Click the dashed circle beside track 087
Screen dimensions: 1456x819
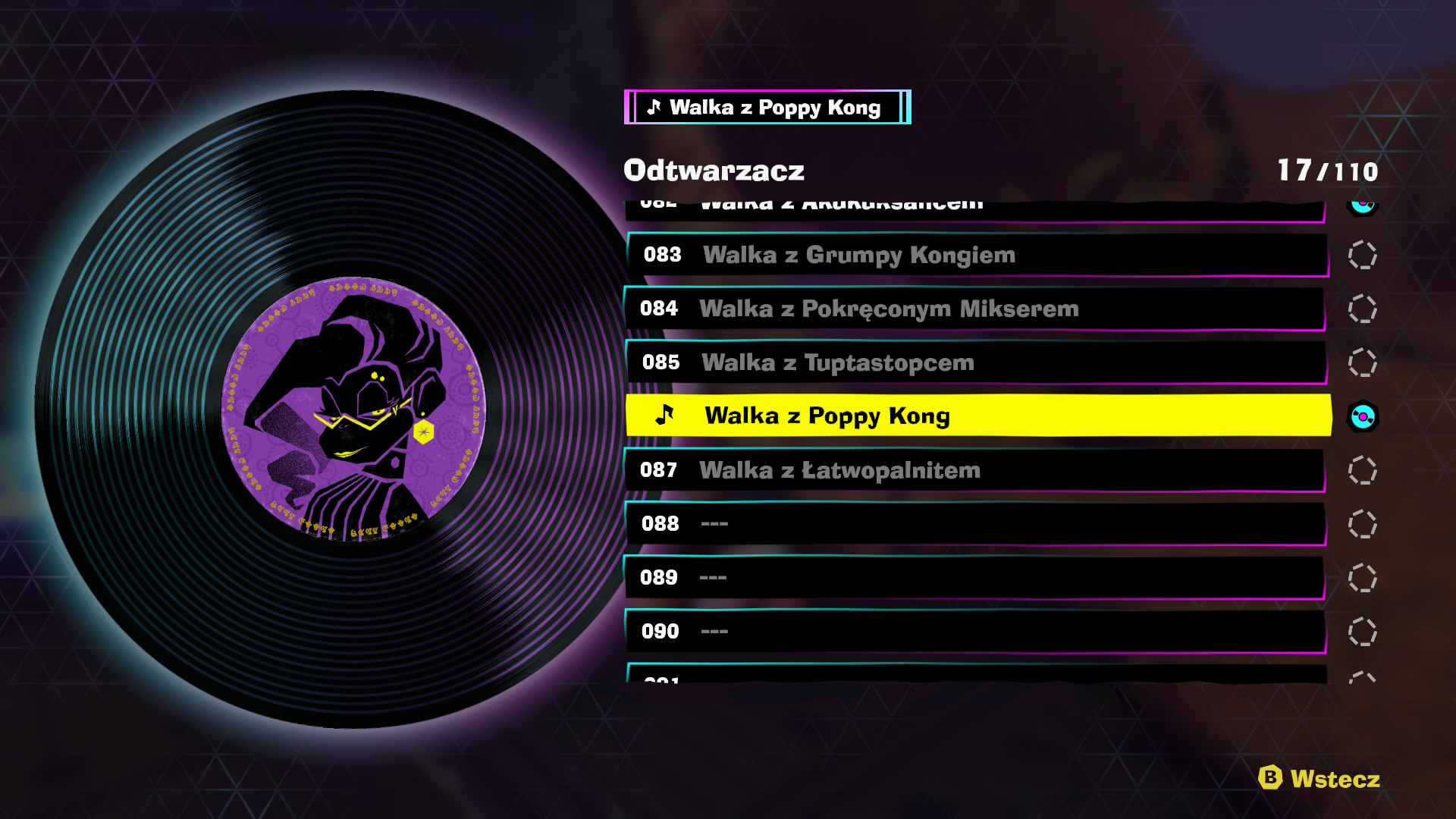pyautogui.click(x=1363, y=470)
